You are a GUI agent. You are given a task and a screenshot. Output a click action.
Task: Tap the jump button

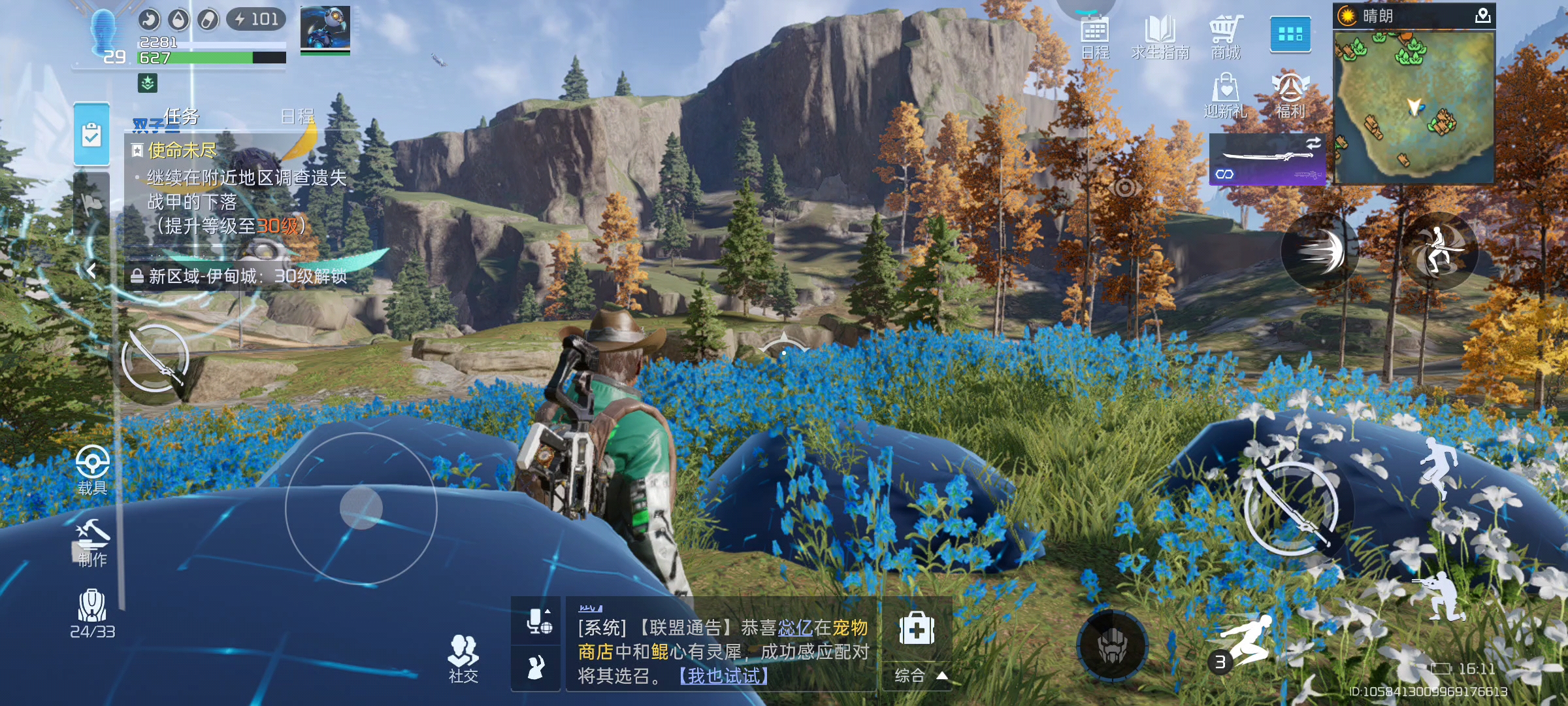(1437, 467)
